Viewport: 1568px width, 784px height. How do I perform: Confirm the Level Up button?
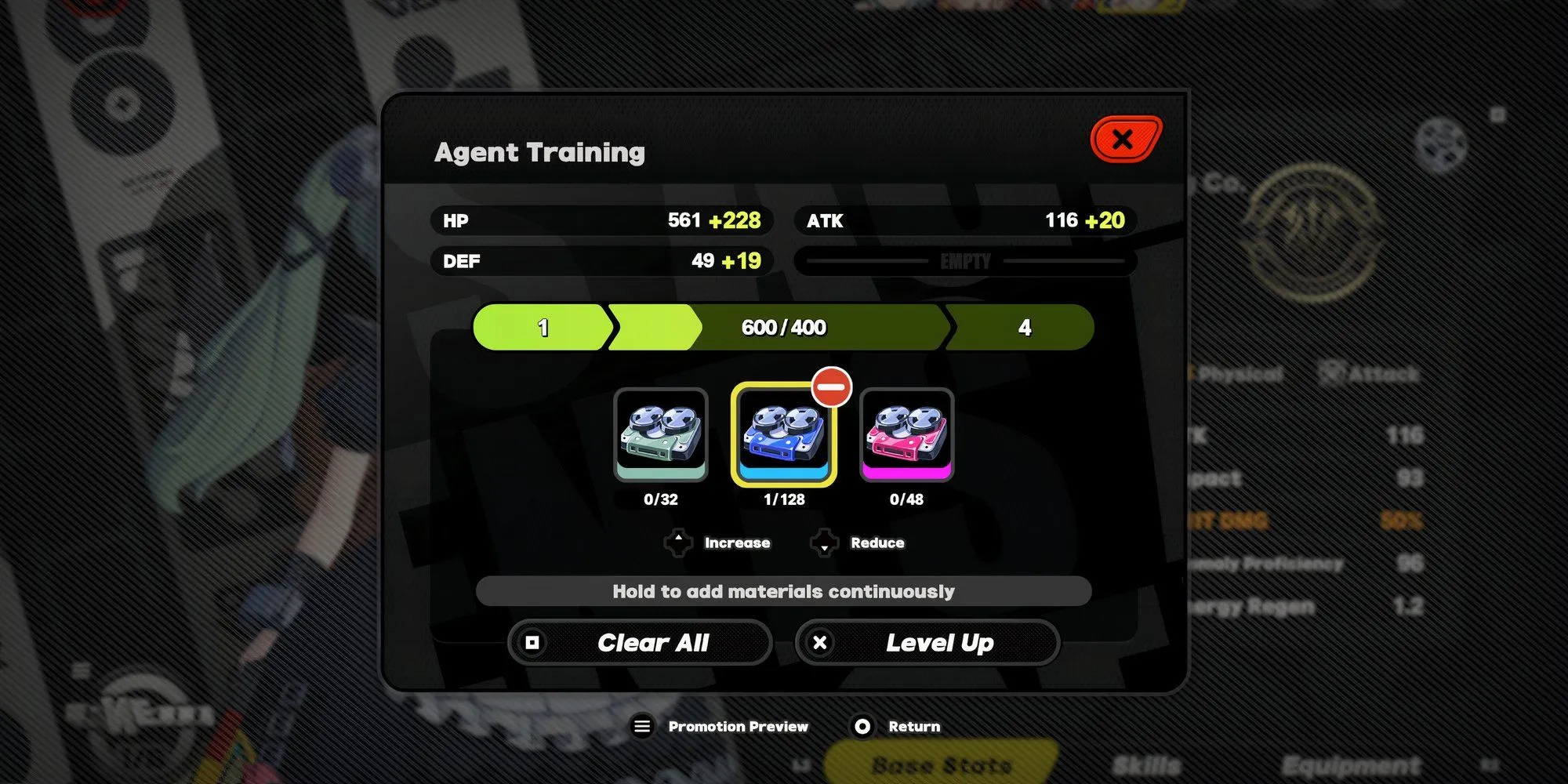click(927, 643)
